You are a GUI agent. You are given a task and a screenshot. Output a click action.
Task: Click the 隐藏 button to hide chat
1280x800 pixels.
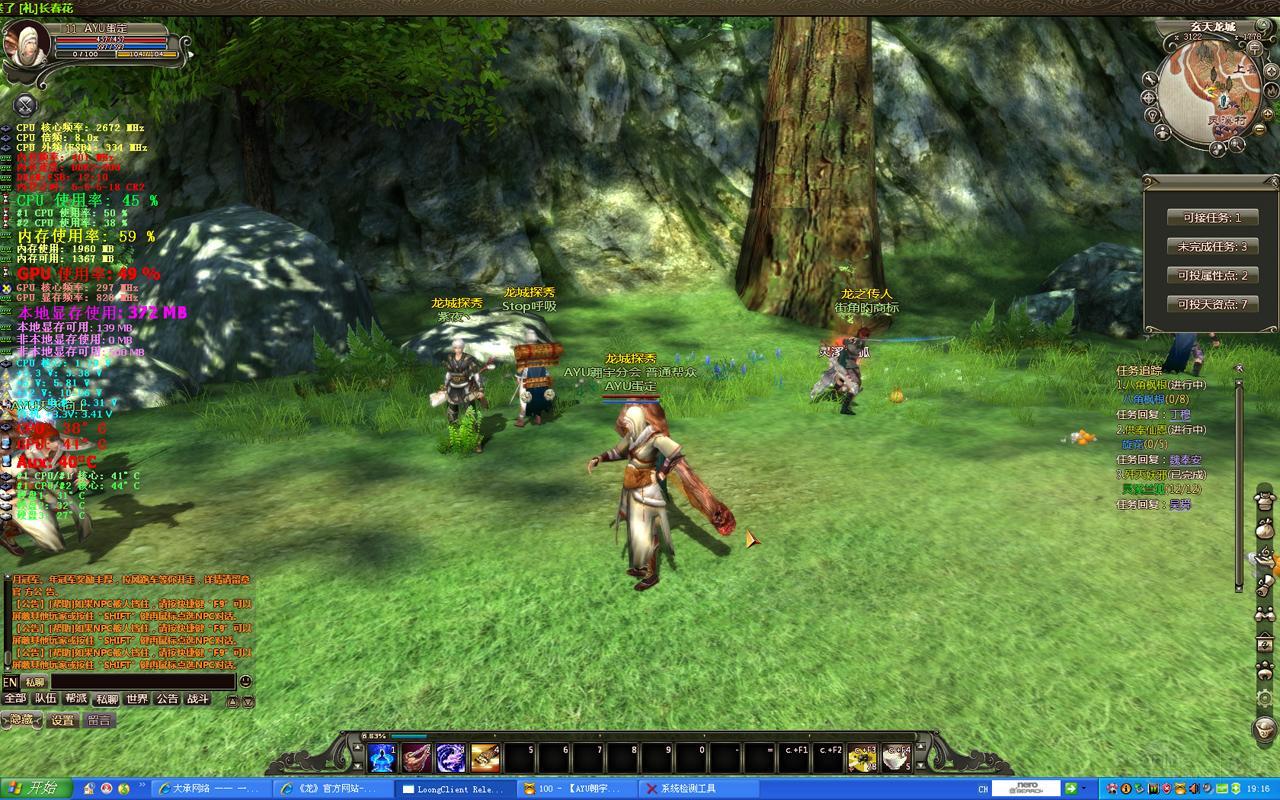[x=23, y=720]
